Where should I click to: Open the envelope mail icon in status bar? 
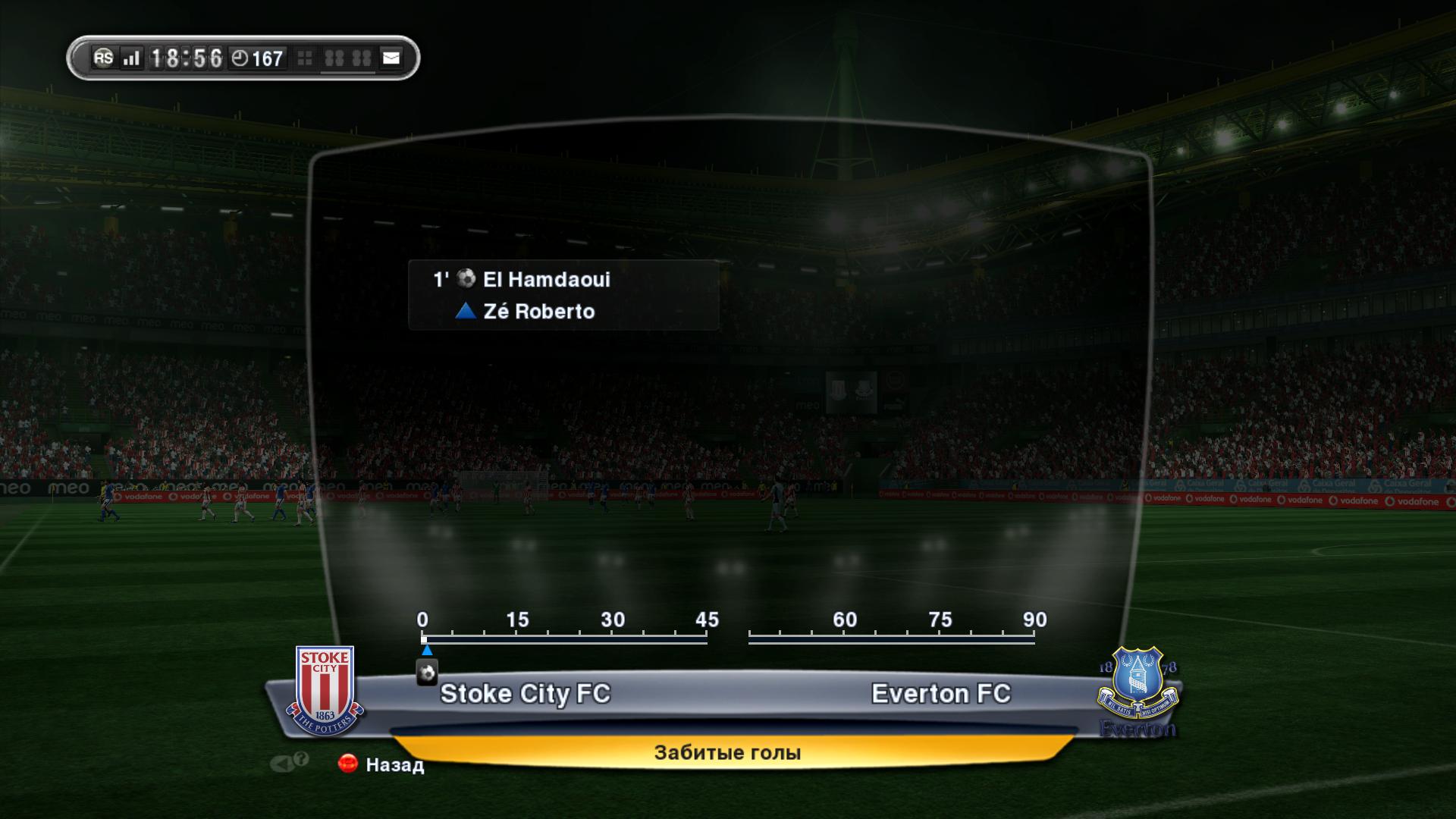(391, 58)
